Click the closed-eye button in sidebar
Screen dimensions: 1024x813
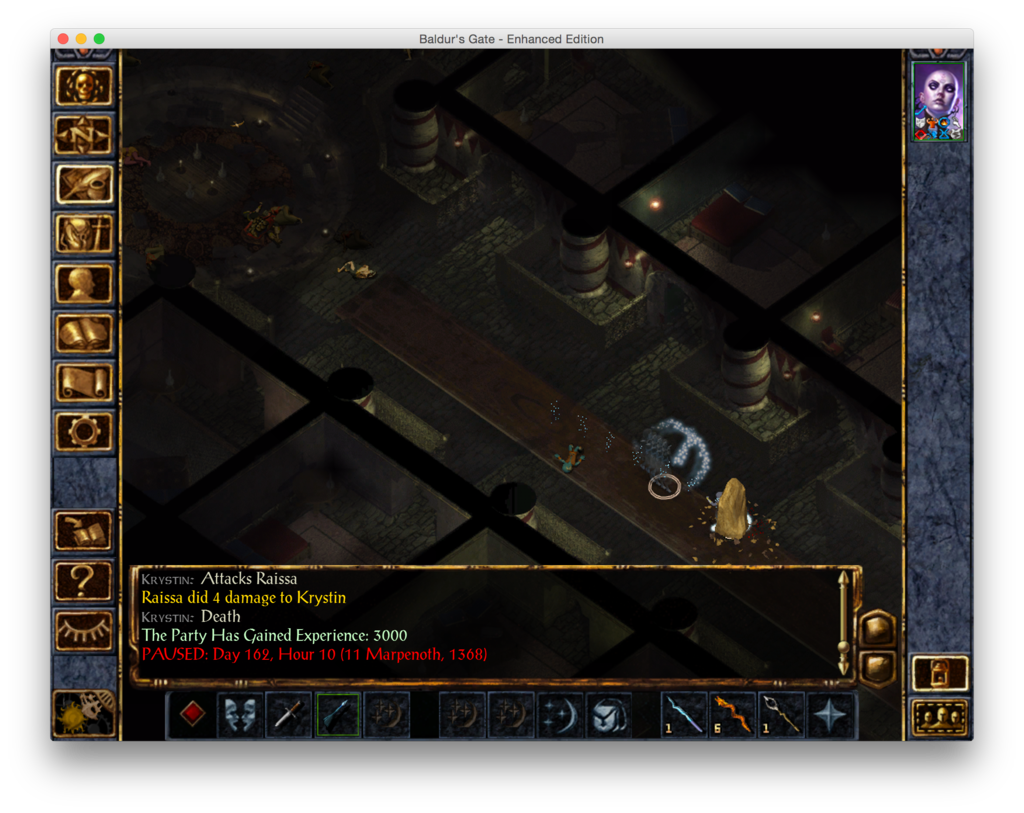click(x=84, y=629)
